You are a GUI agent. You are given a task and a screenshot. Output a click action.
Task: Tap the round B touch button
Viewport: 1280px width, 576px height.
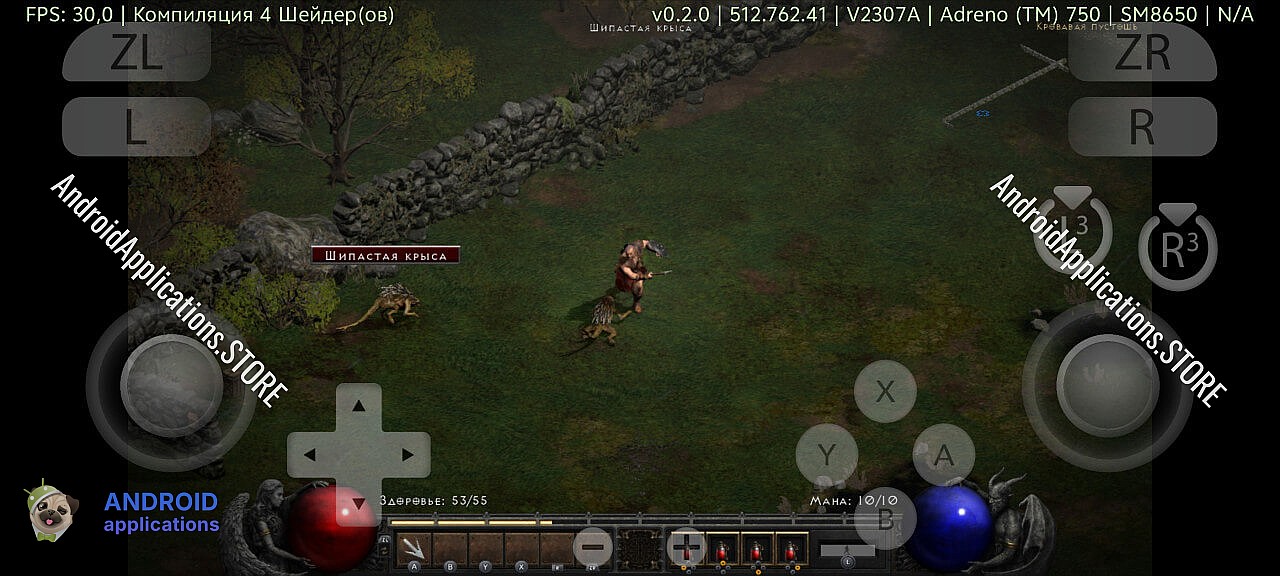(x=885, y=517)
